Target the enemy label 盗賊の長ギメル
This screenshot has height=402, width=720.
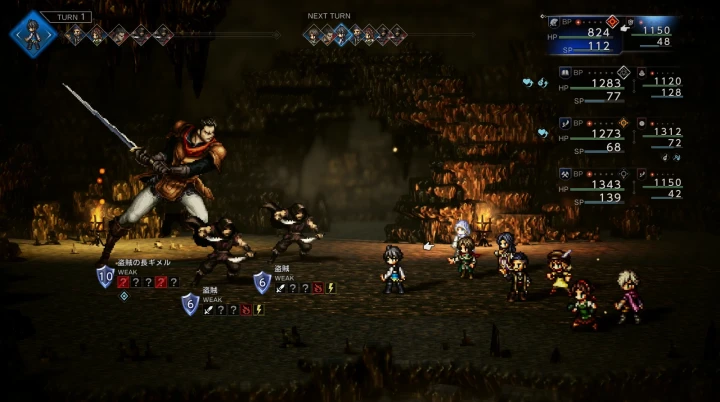144,262
